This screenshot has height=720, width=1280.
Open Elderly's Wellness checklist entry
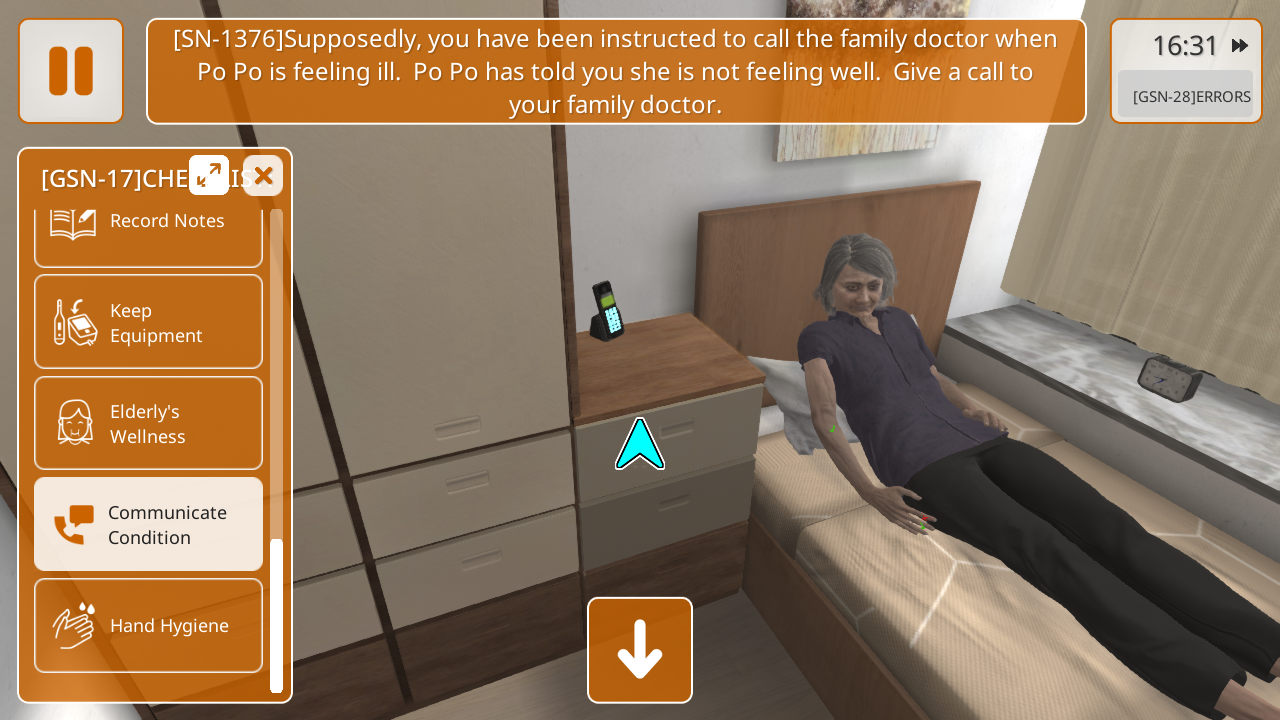click(148, 423)
